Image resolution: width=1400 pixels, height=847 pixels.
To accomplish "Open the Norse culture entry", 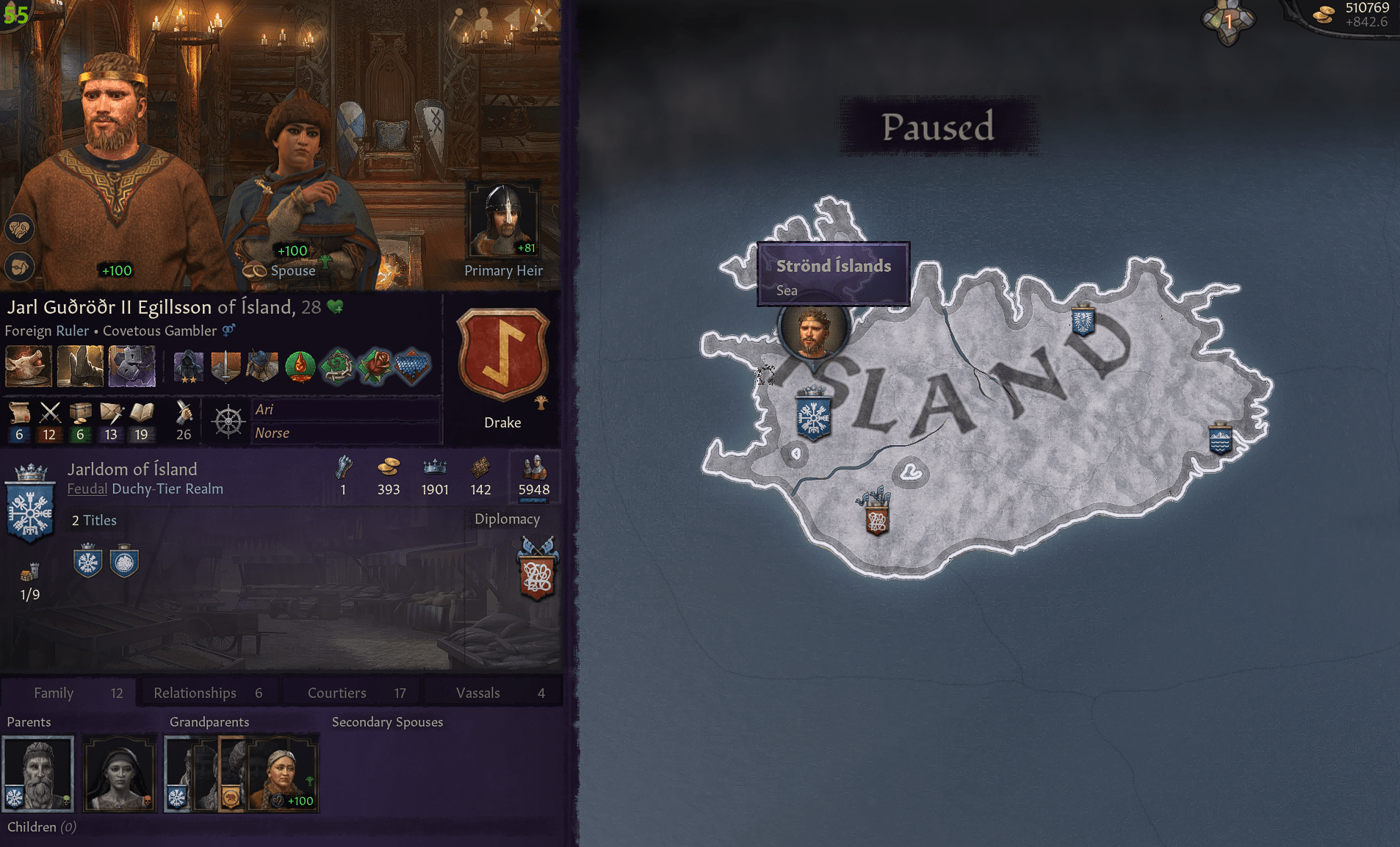I will point(273,433).
